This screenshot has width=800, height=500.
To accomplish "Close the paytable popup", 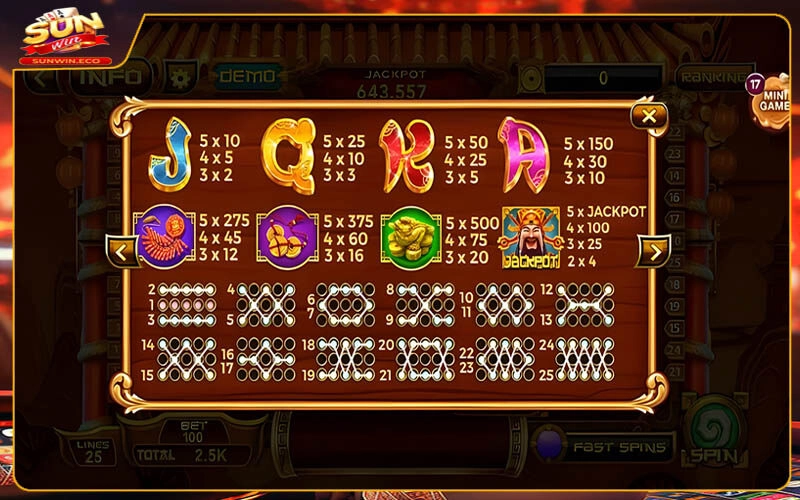I will click(649, 116).
